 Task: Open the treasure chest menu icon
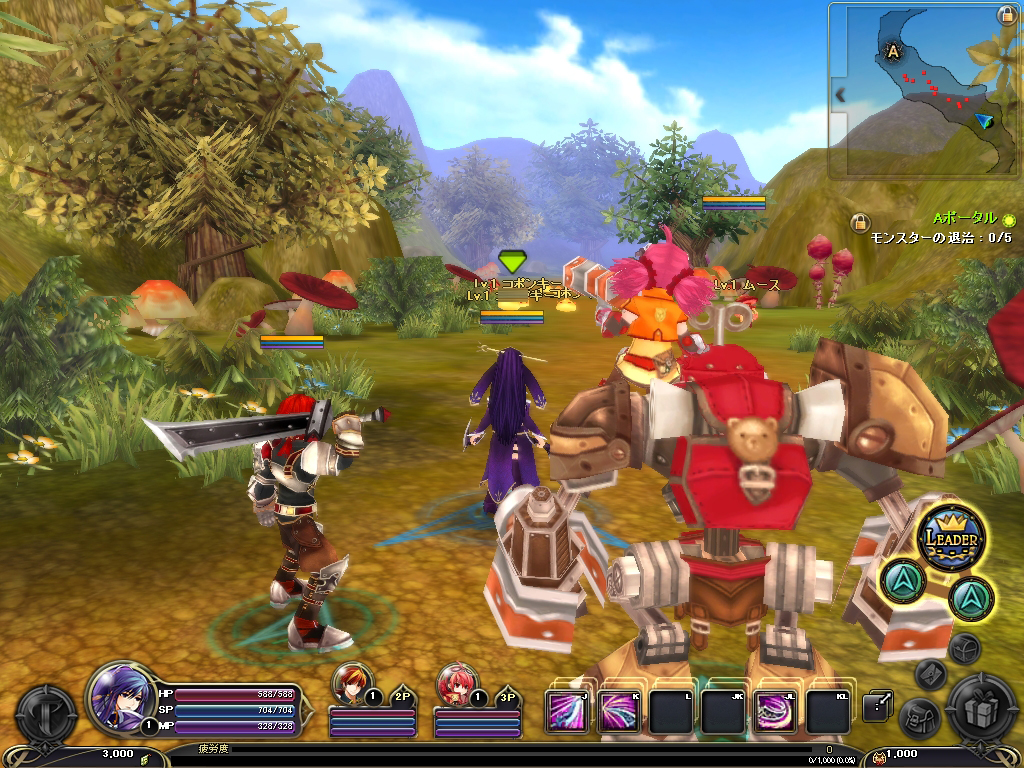click(x=965, y=648)
